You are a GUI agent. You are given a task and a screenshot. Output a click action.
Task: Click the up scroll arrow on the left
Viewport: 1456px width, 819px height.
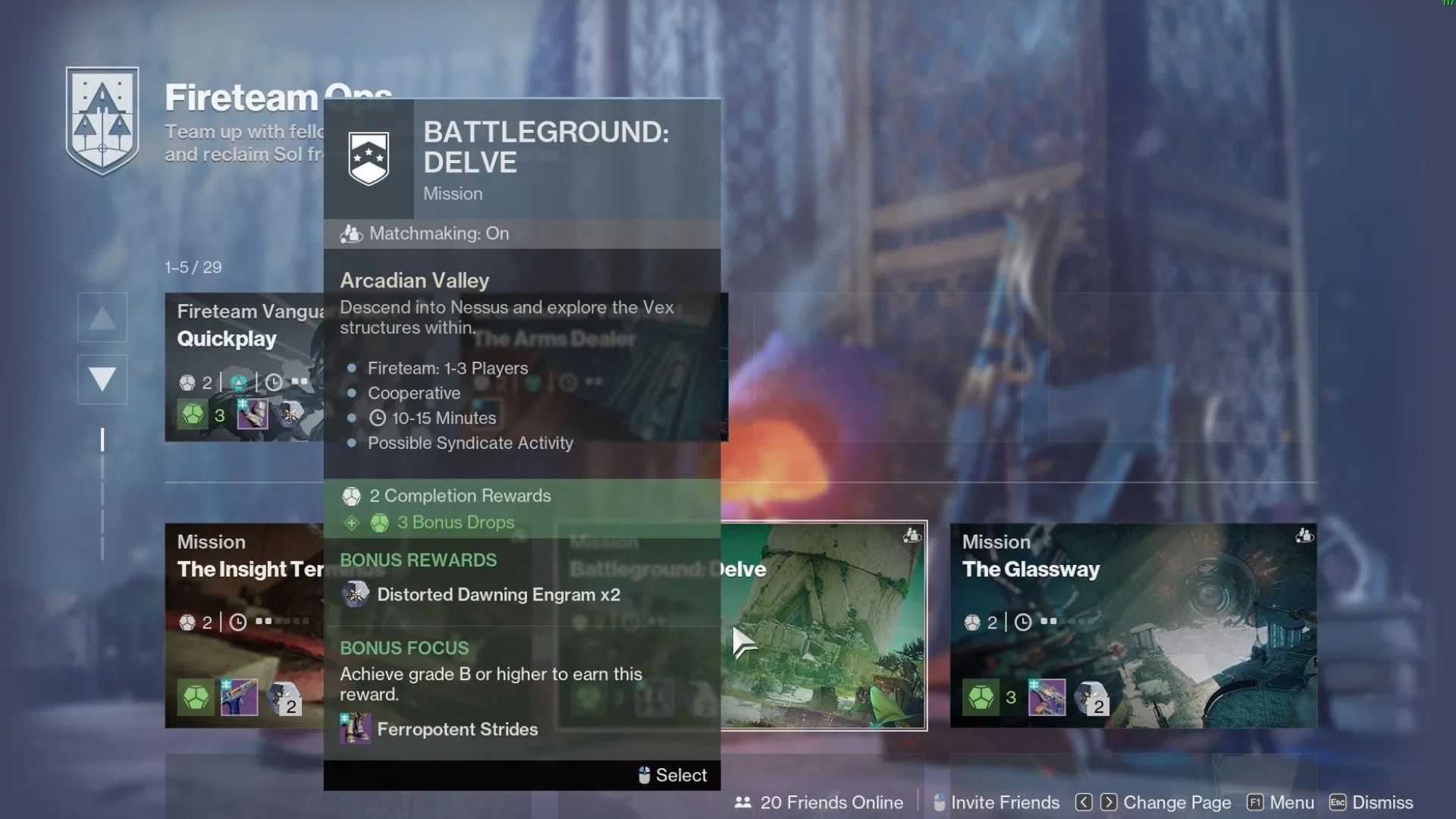(102, 317)
